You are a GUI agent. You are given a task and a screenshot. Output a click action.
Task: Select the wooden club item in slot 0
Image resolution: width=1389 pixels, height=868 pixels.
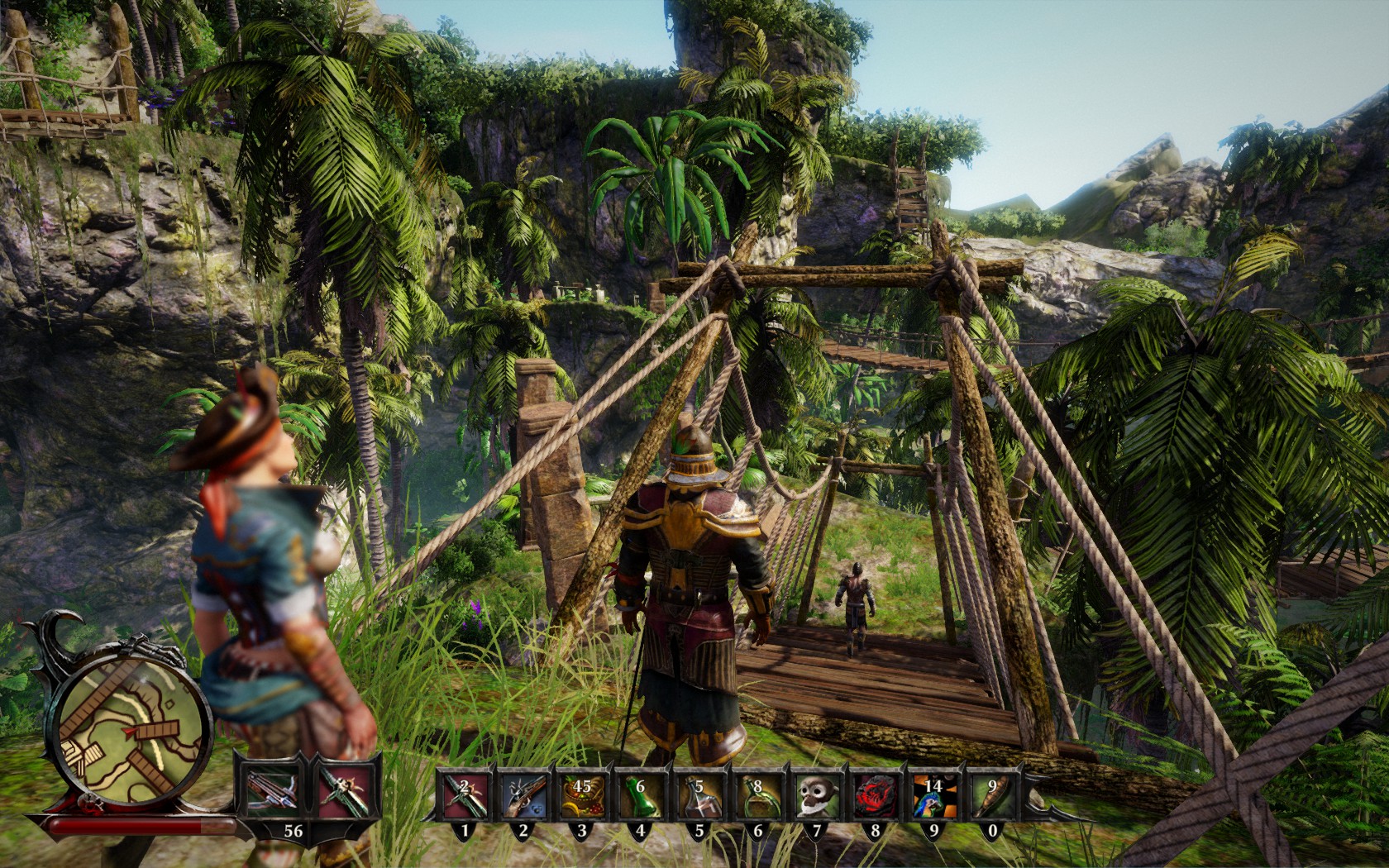pyautogui.click(x=992, y=797)
